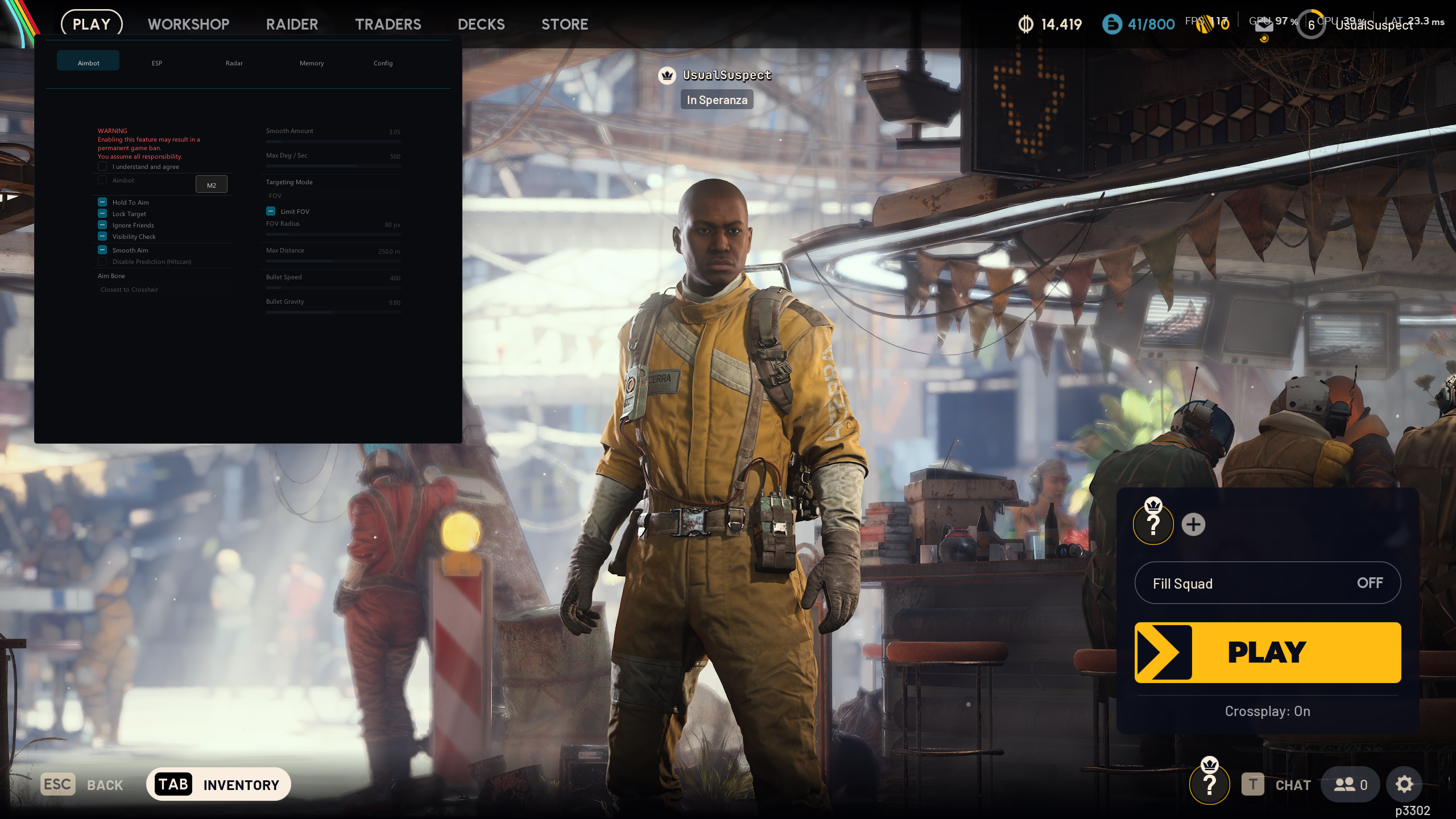Switch to the overlay's Config tab

pyautogui.click(x=383, y=63)
